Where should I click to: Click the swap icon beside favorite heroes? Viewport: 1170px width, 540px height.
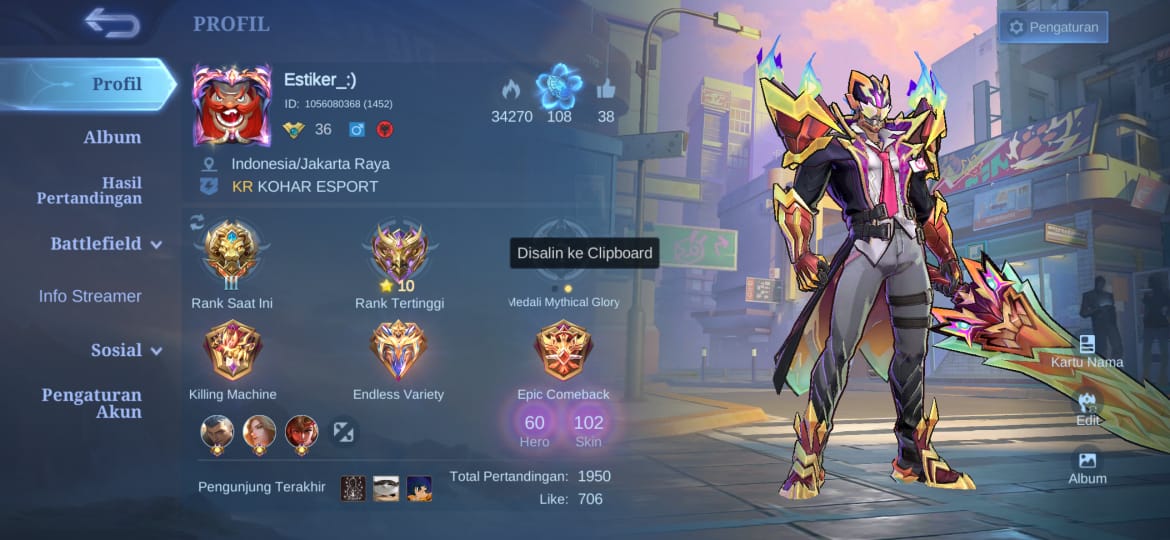pyautogui.click(x=343, y=432)
